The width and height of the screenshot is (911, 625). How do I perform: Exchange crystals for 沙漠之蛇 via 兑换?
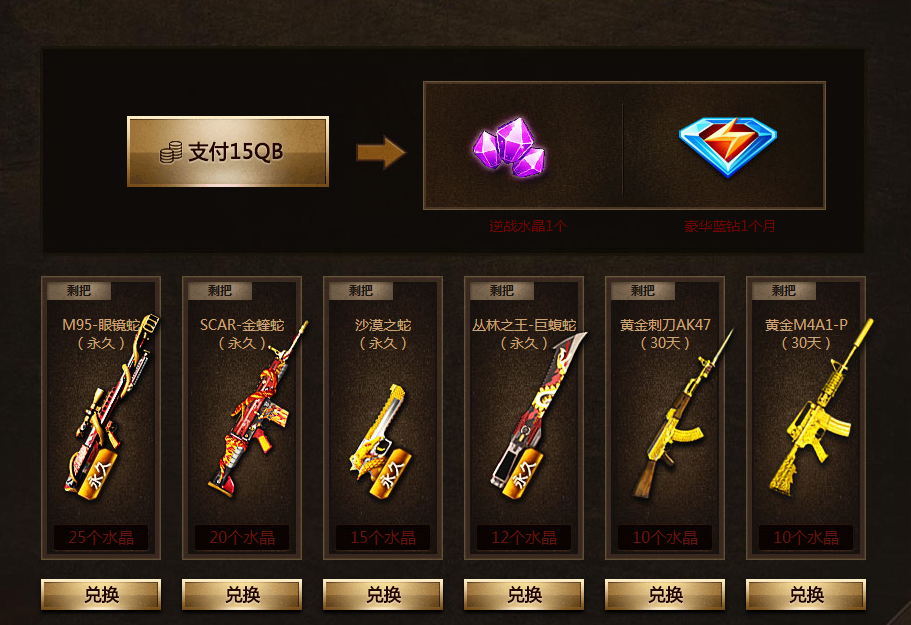pyautogui.click(x=383, y=595)
